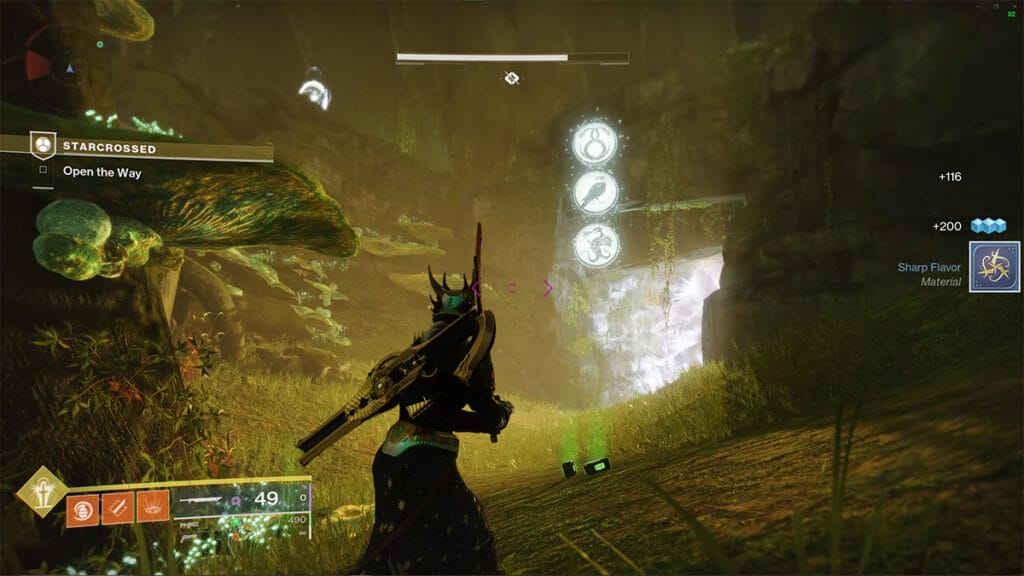This screenshot has width=1024, height=576.
Task: Activate the Well of Radiance super icon
Action: point(41,492)
